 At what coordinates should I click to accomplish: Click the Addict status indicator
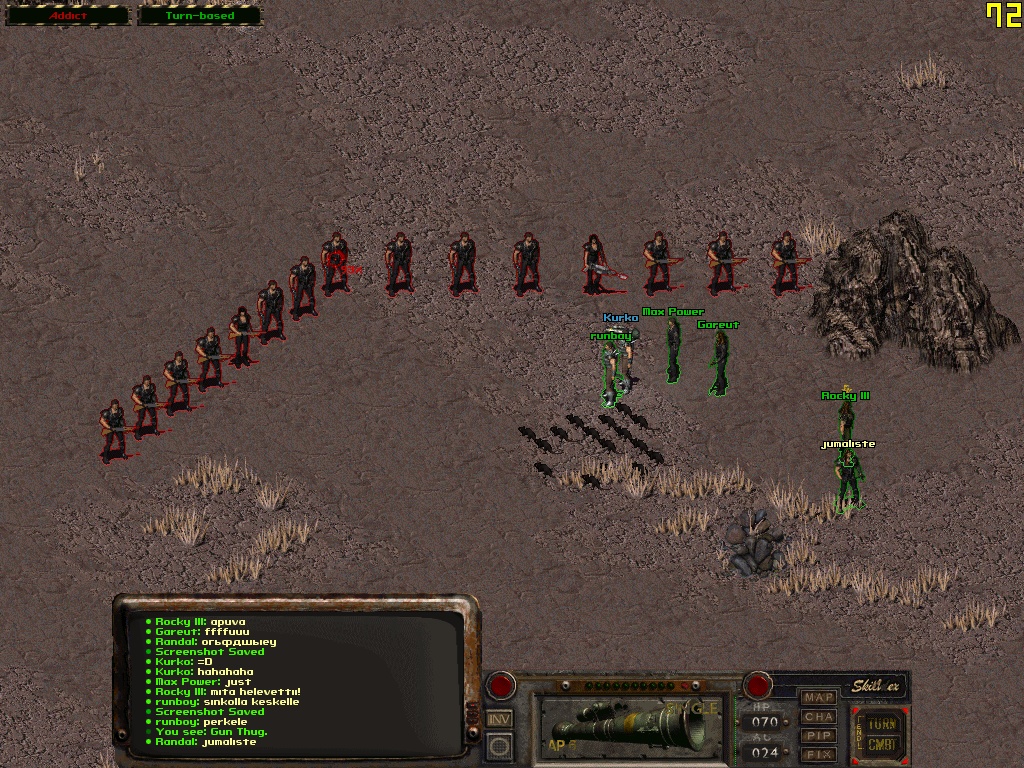pyautogui.click(x=68, y=16)
